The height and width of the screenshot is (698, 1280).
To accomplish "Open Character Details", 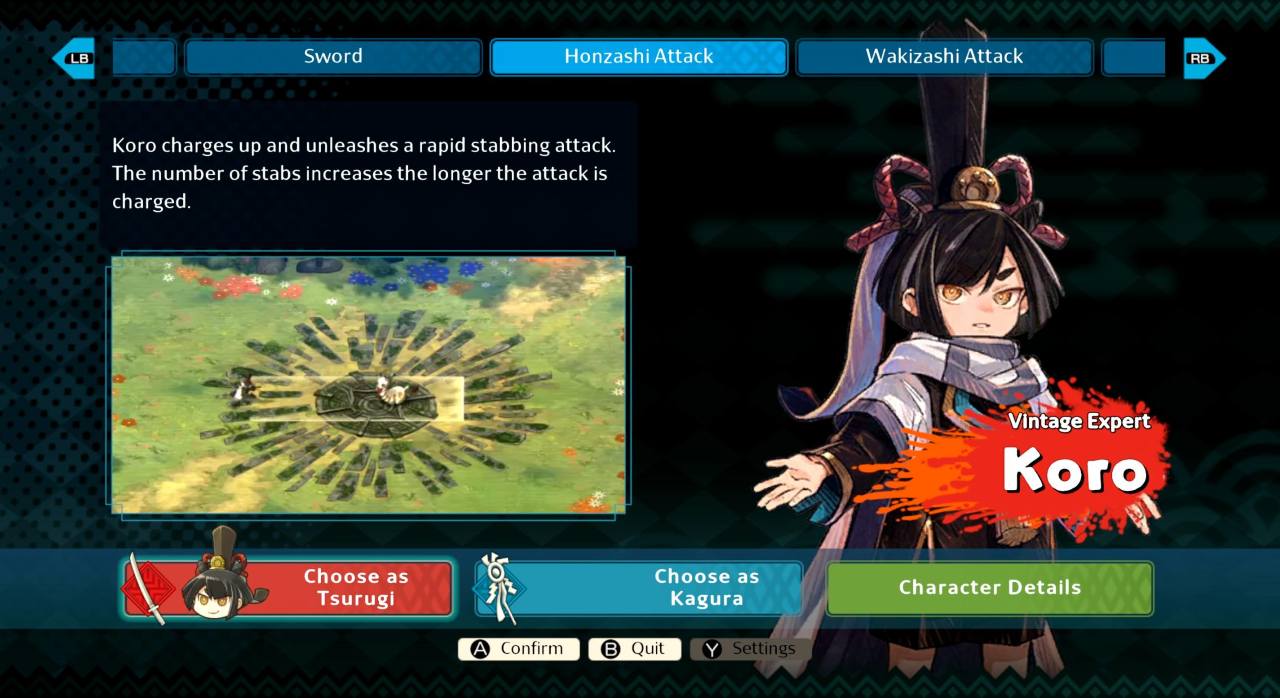I will [x=989, y=588].
